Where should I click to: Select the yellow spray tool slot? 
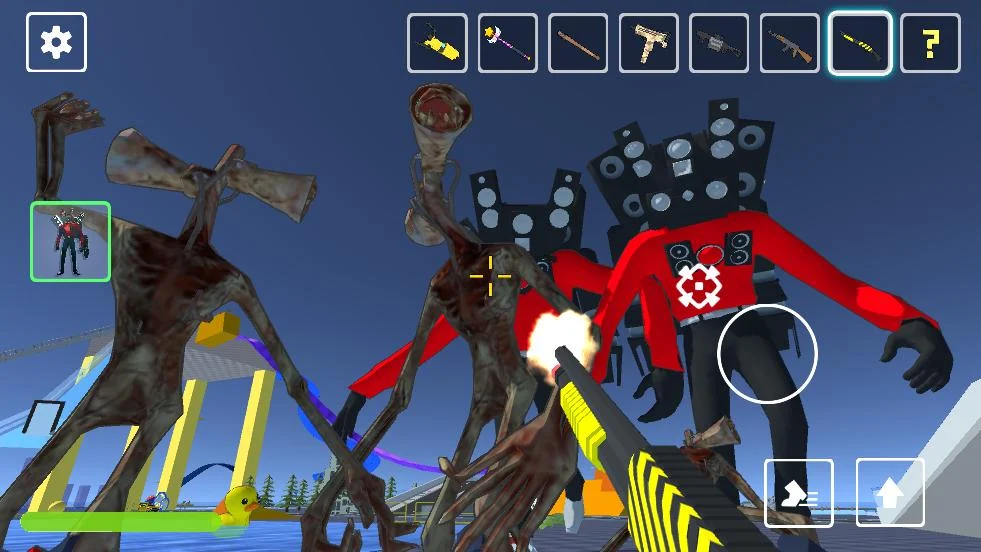pyautogui.click(x=437, y=43)
